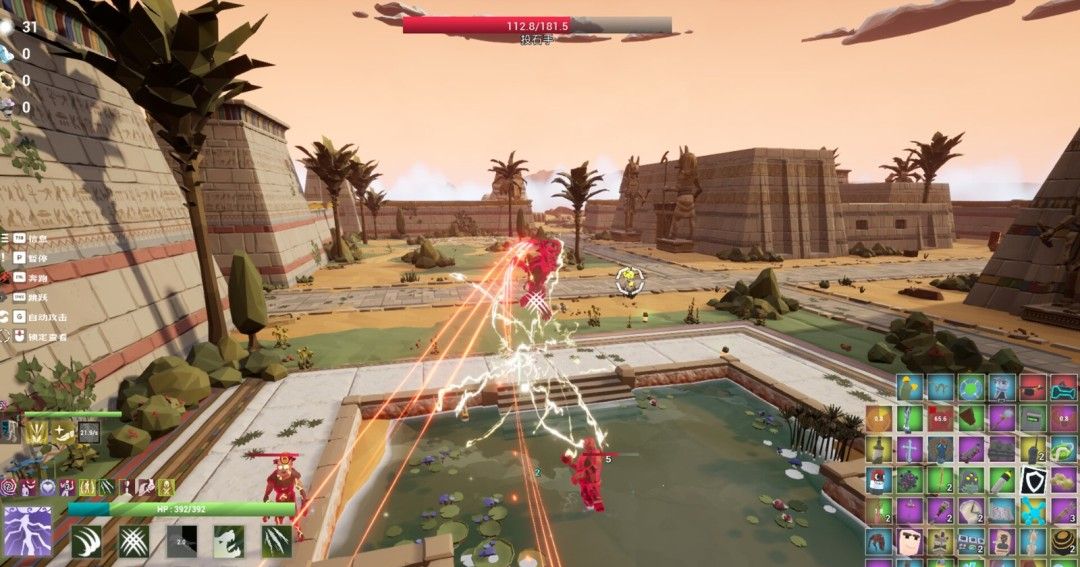The width and height of the screenshot is (1080, 567).
Task: Select the white shield item
Action: pos(1033,480)
